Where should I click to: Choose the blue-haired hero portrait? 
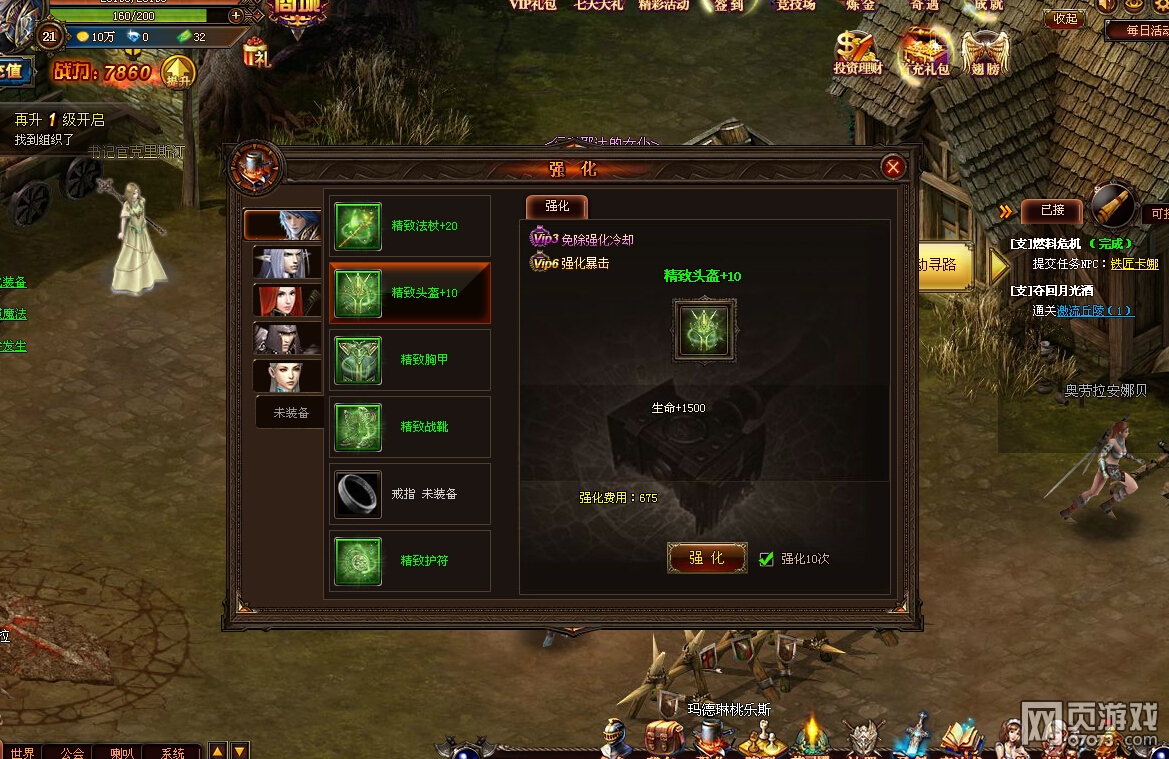coord(287,225)
